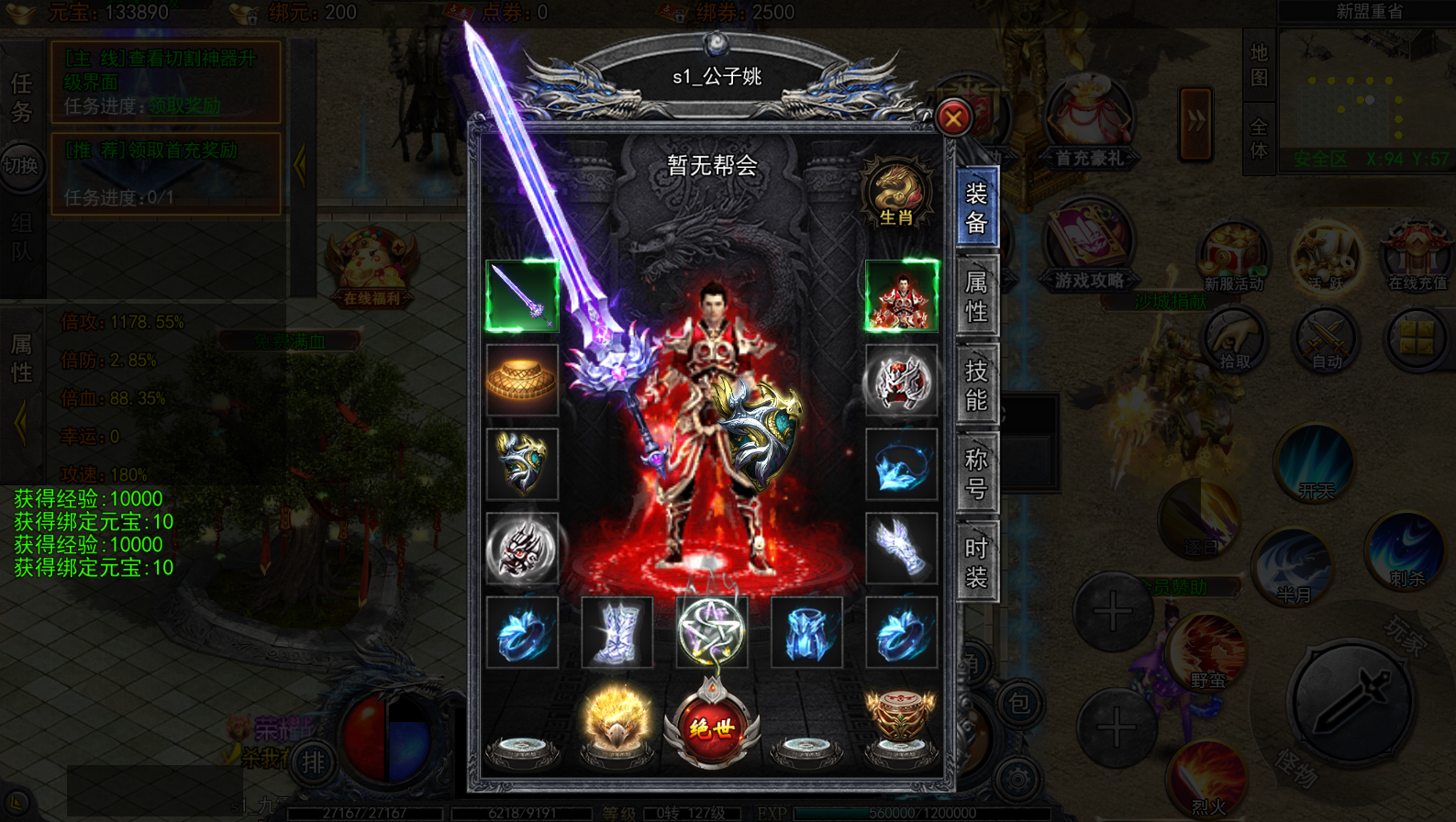Open the 游戏攻略 game guide
Image resolution: width=1456 pixels, height=822 pixels.
(1089, 248)
